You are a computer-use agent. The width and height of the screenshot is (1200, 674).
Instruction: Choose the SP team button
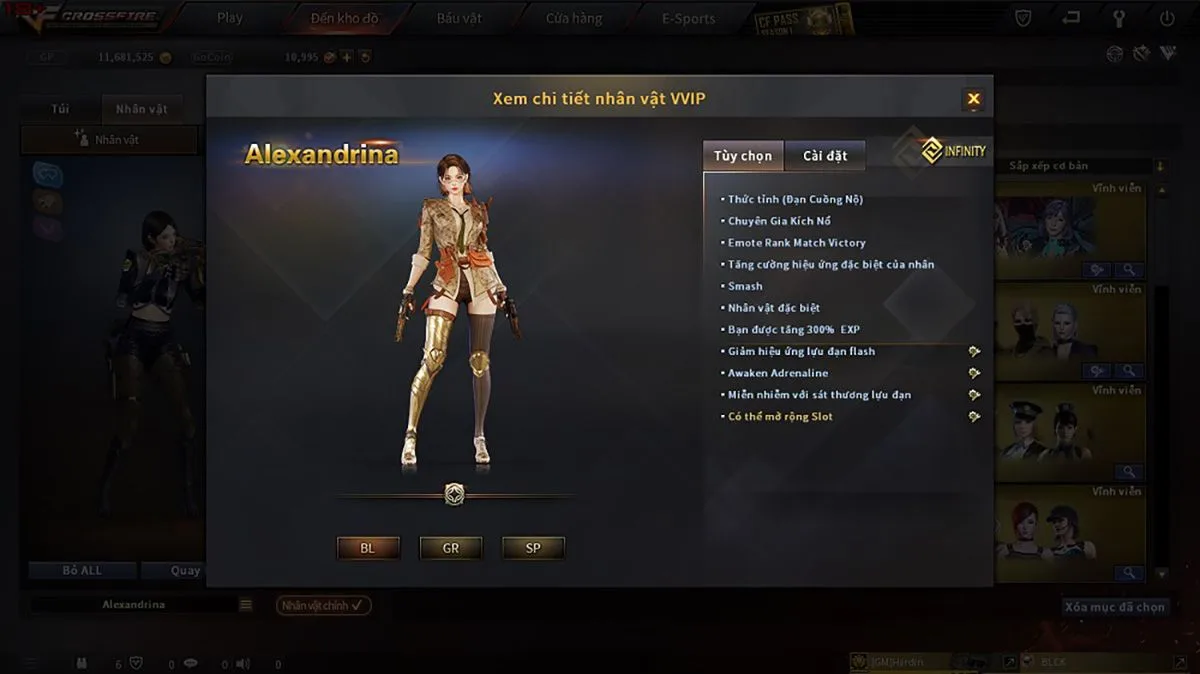(x=533, y=548)
